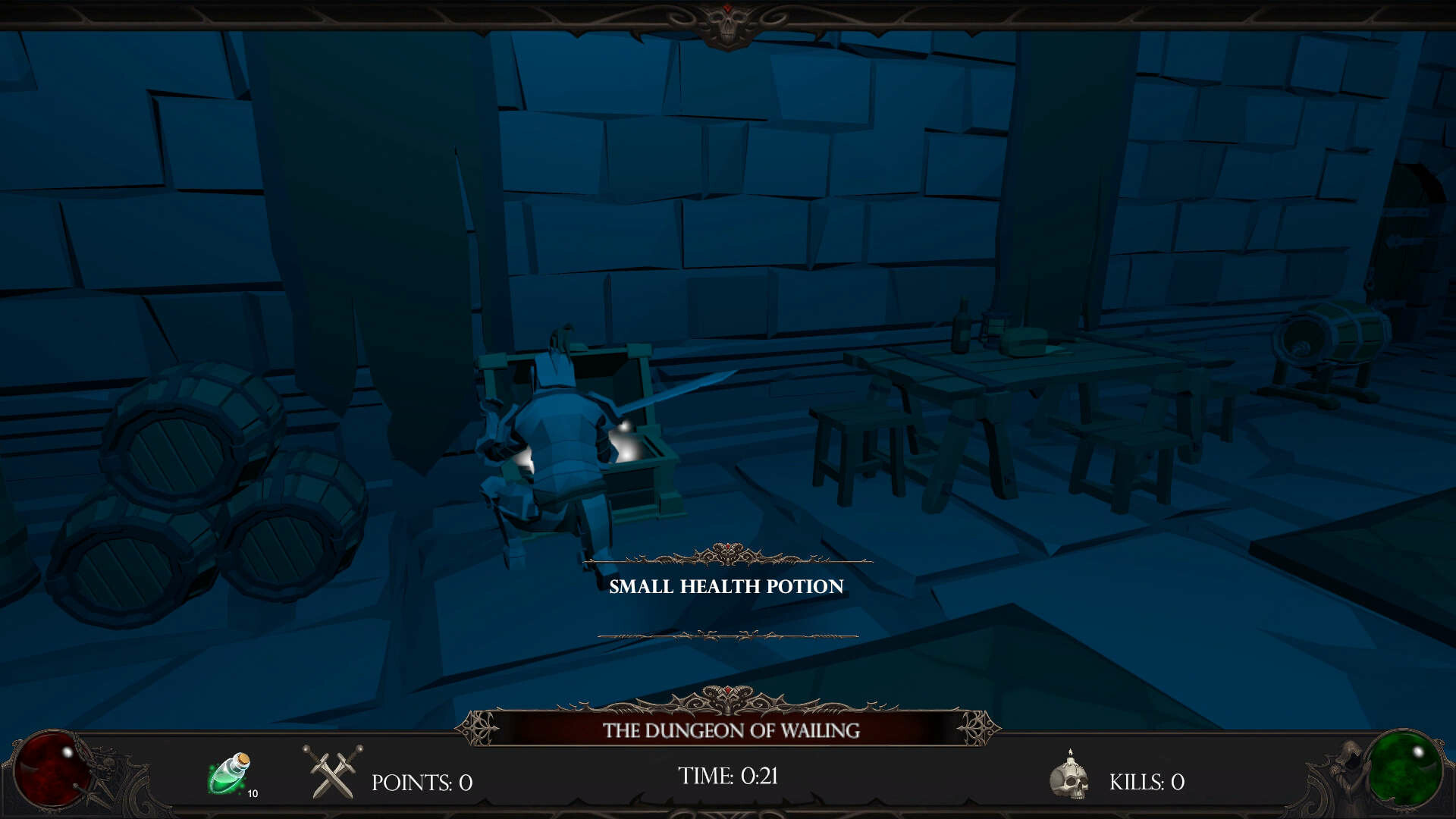
Task: Toggle the potion count badge showing 10
Action: click(x=253, y=793)
